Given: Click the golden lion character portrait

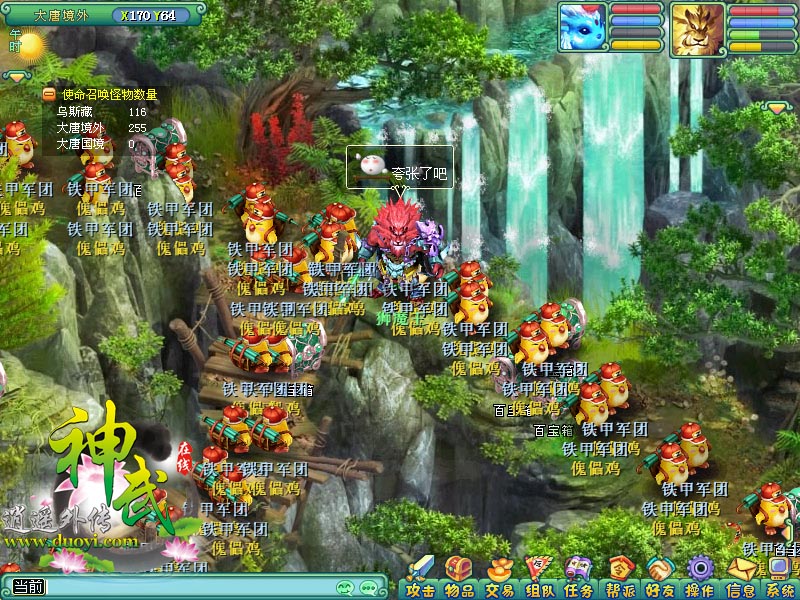Looking at the screenshot, I should 697,29.
